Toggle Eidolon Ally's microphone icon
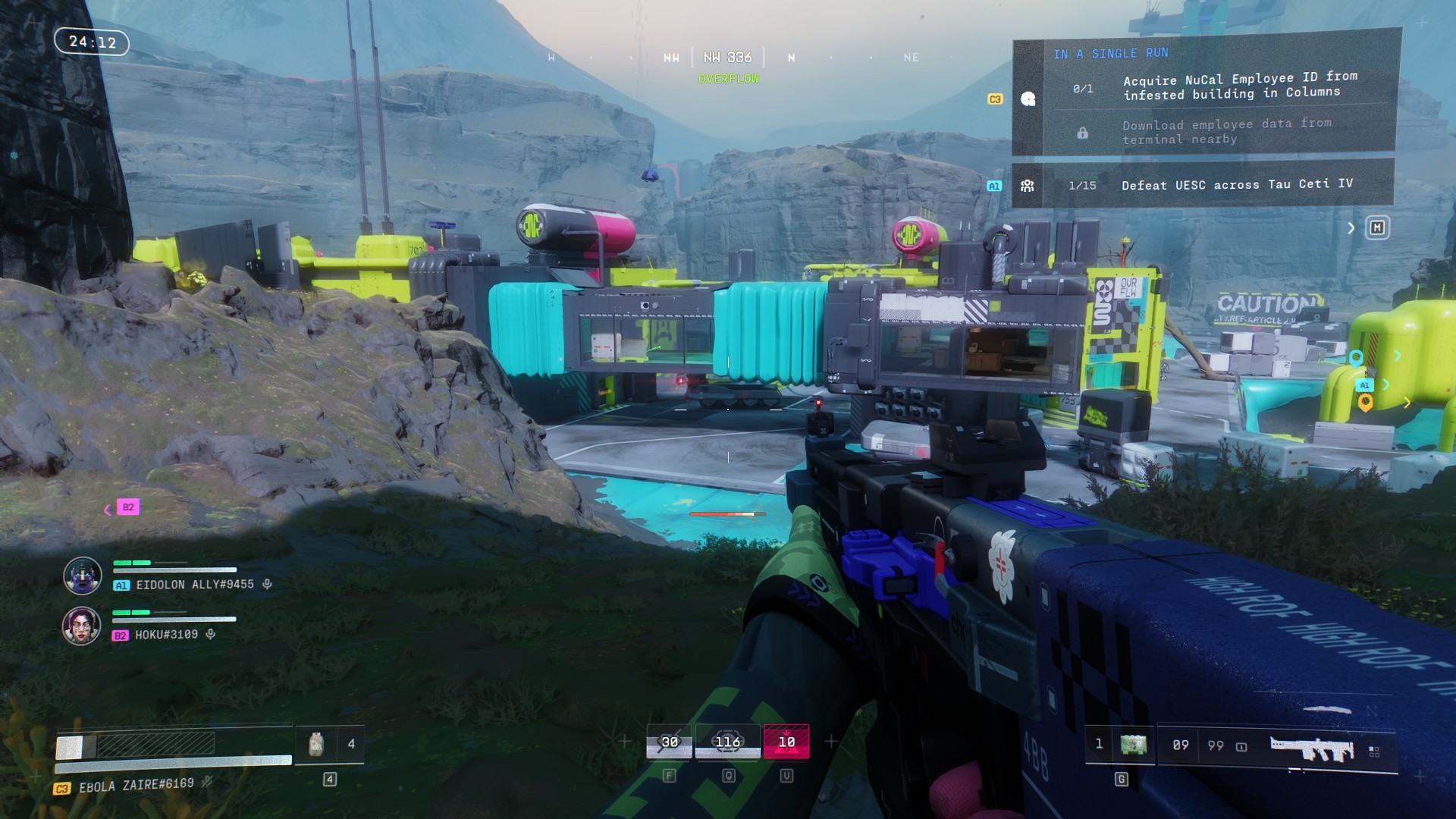This screenshot has width=1456, height=819. pos(267,584)
